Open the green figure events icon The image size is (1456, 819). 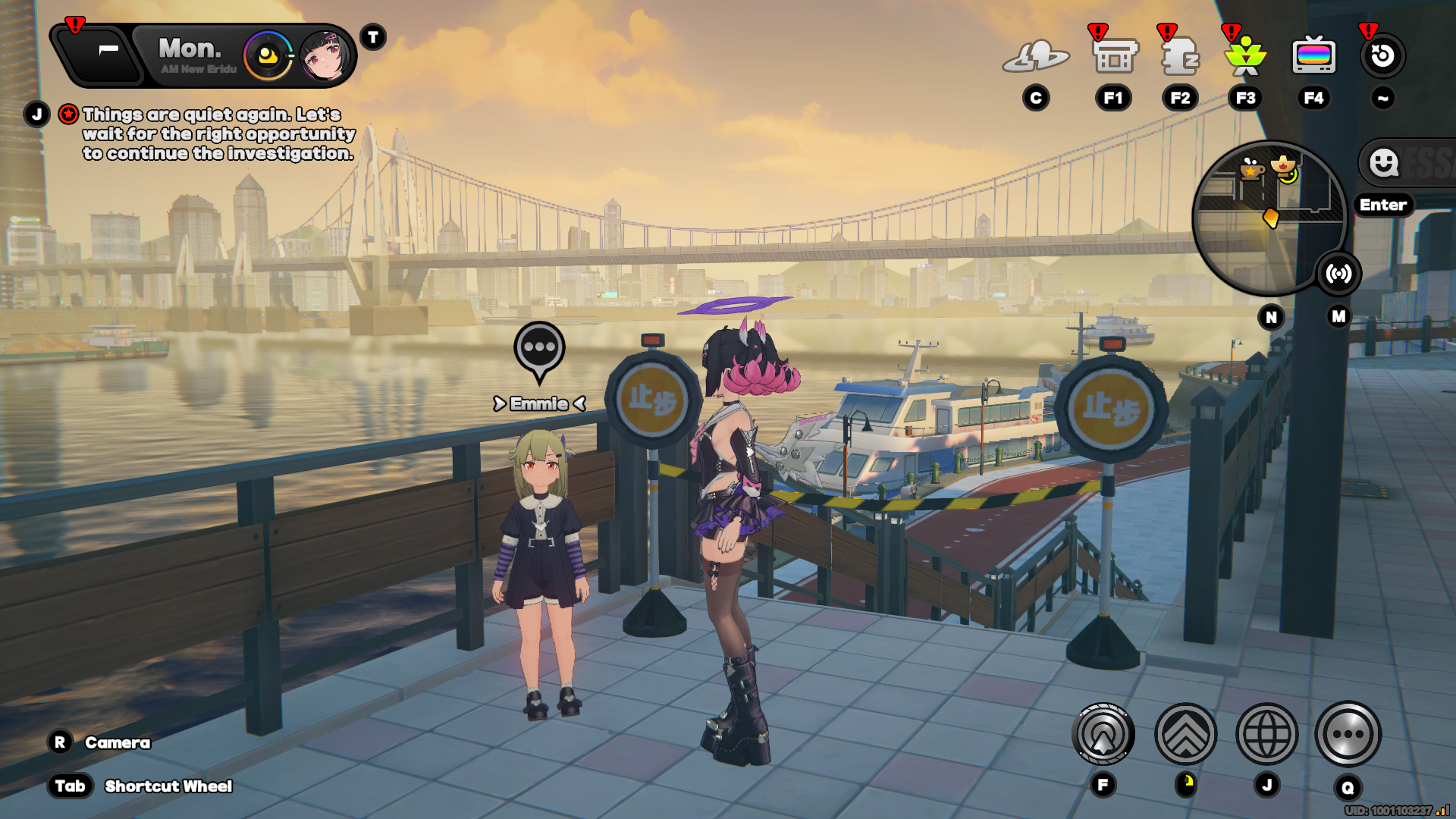[x=1246, y=57]
